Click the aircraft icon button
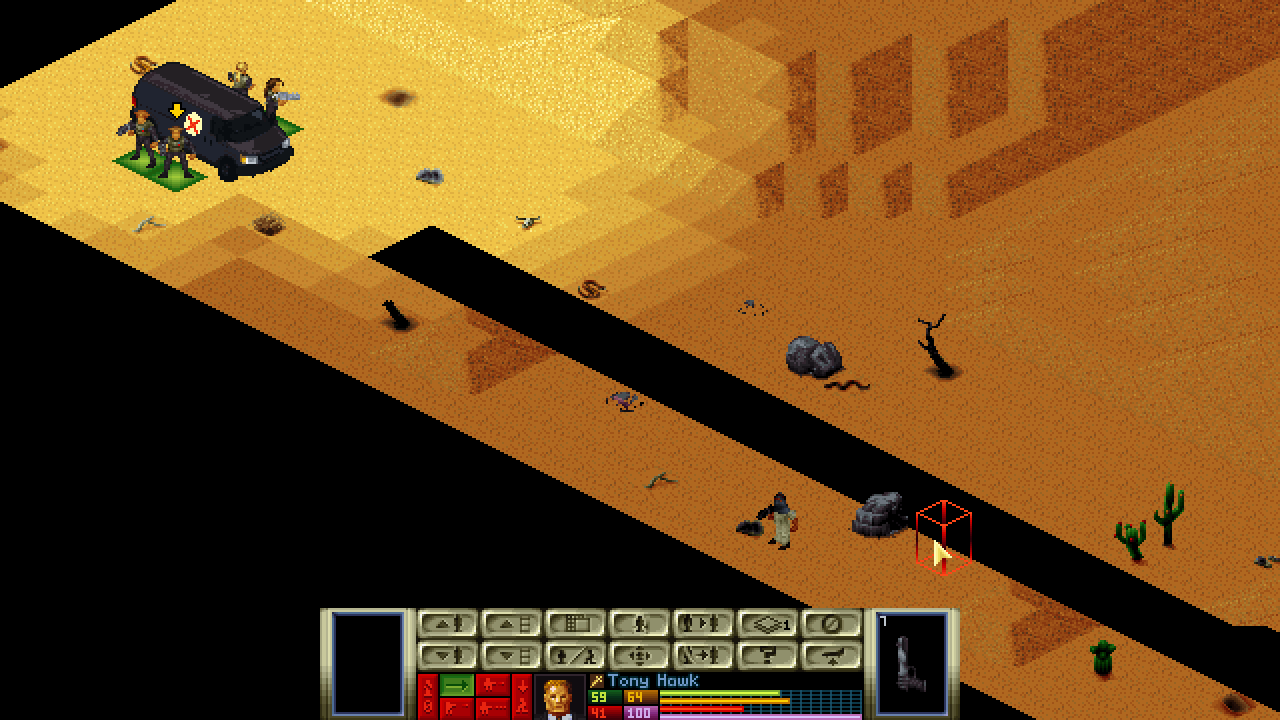1280x720 pixels. click(831, 656)
